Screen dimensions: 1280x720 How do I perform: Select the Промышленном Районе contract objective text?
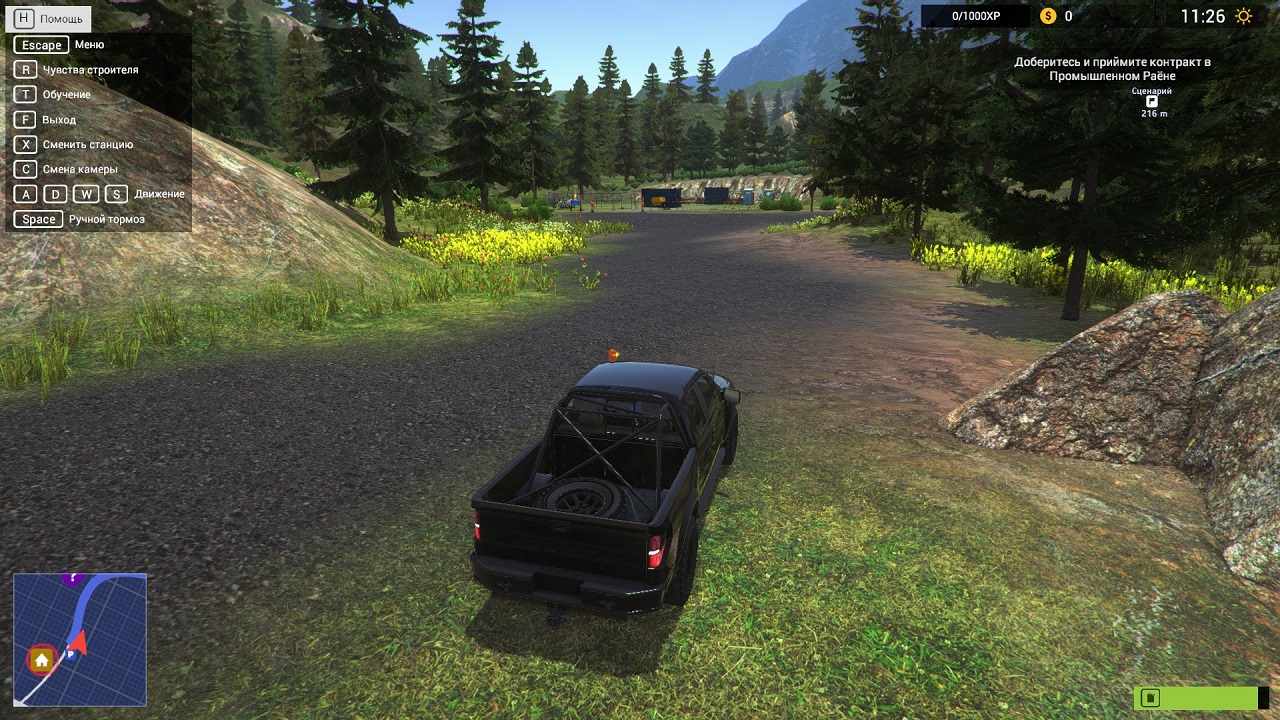coord(1112,69)
